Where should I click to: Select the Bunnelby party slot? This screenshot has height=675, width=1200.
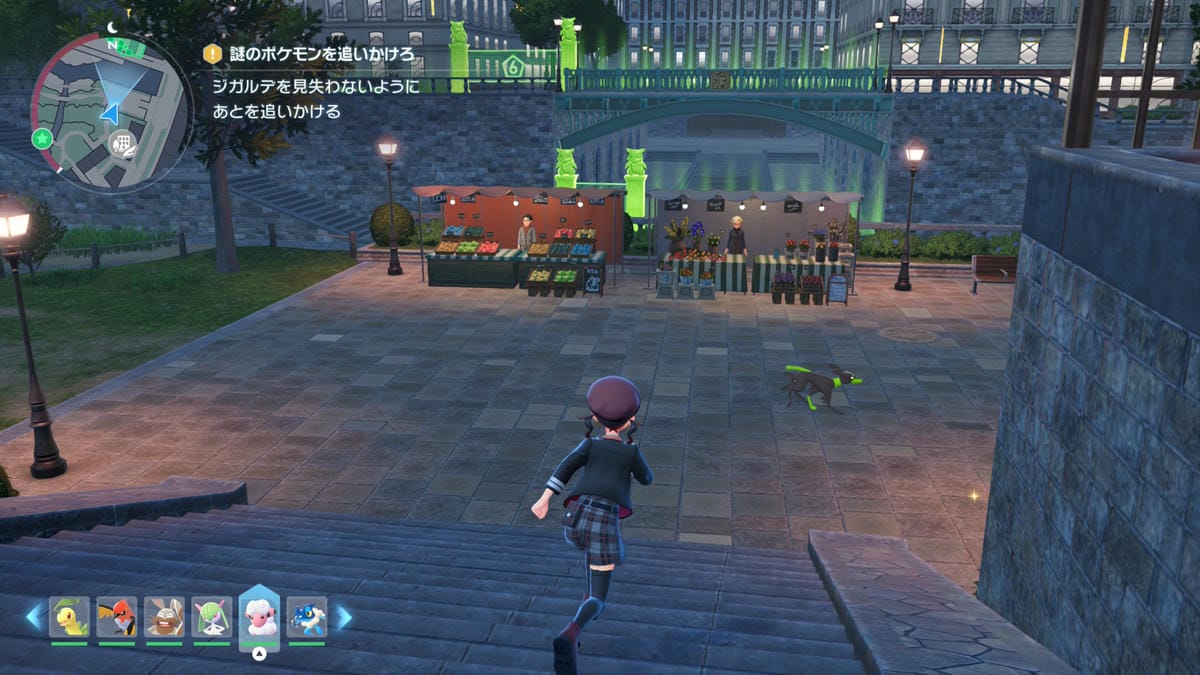164,617
